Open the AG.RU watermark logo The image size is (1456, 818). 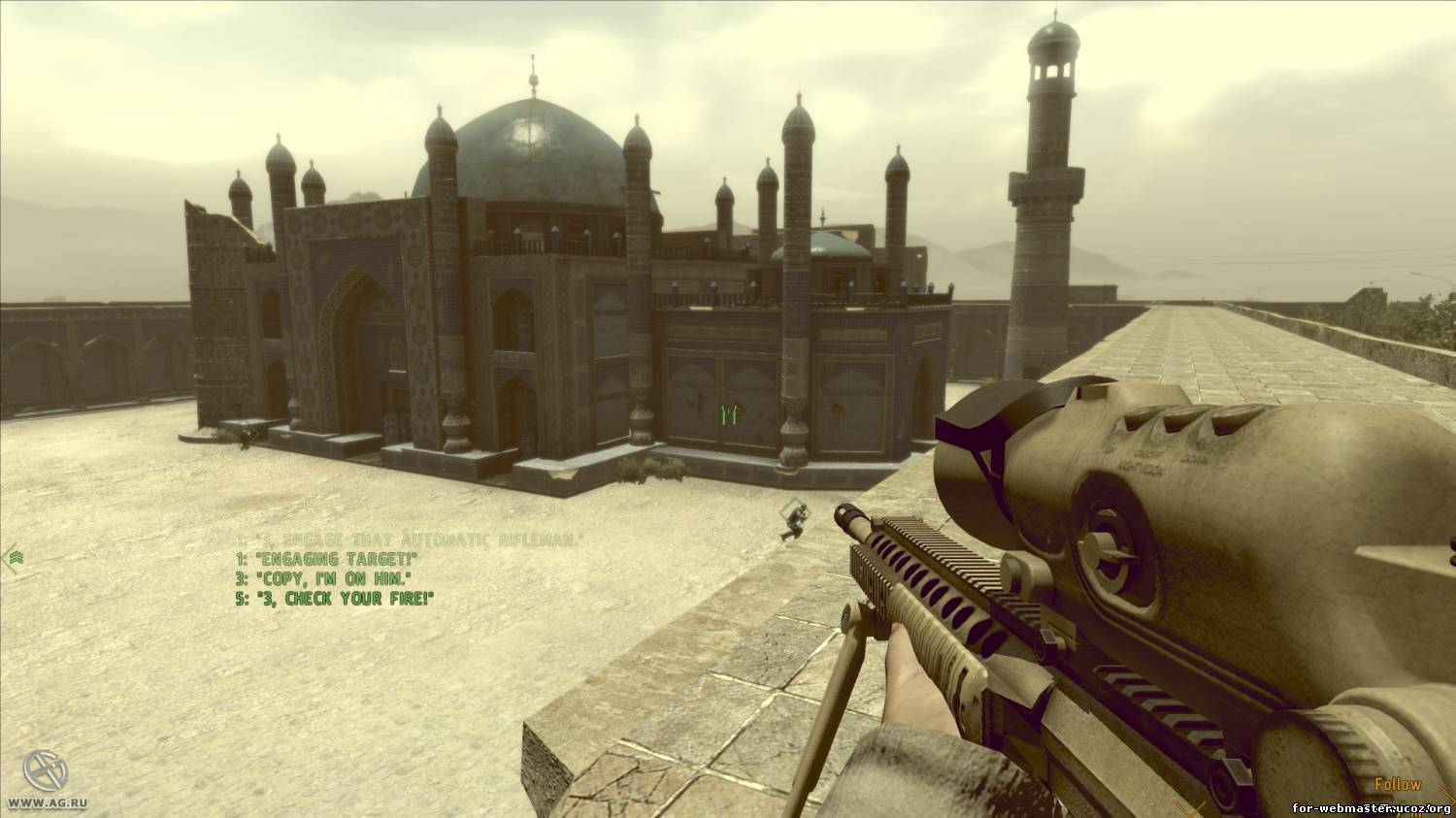tap(45, 771)
